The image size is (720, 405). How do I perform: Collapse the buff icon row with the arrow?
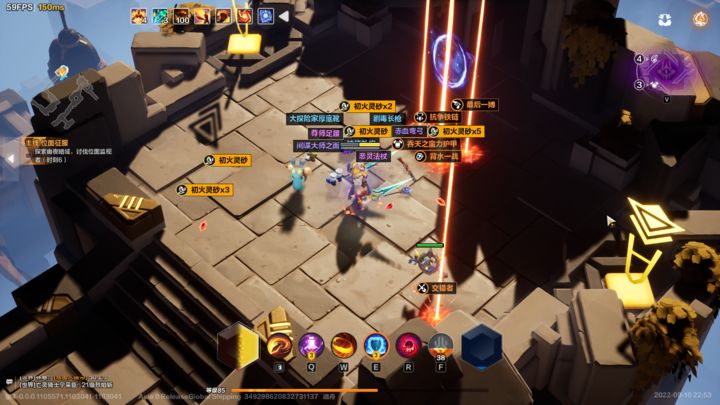click(x=284, y=16)
